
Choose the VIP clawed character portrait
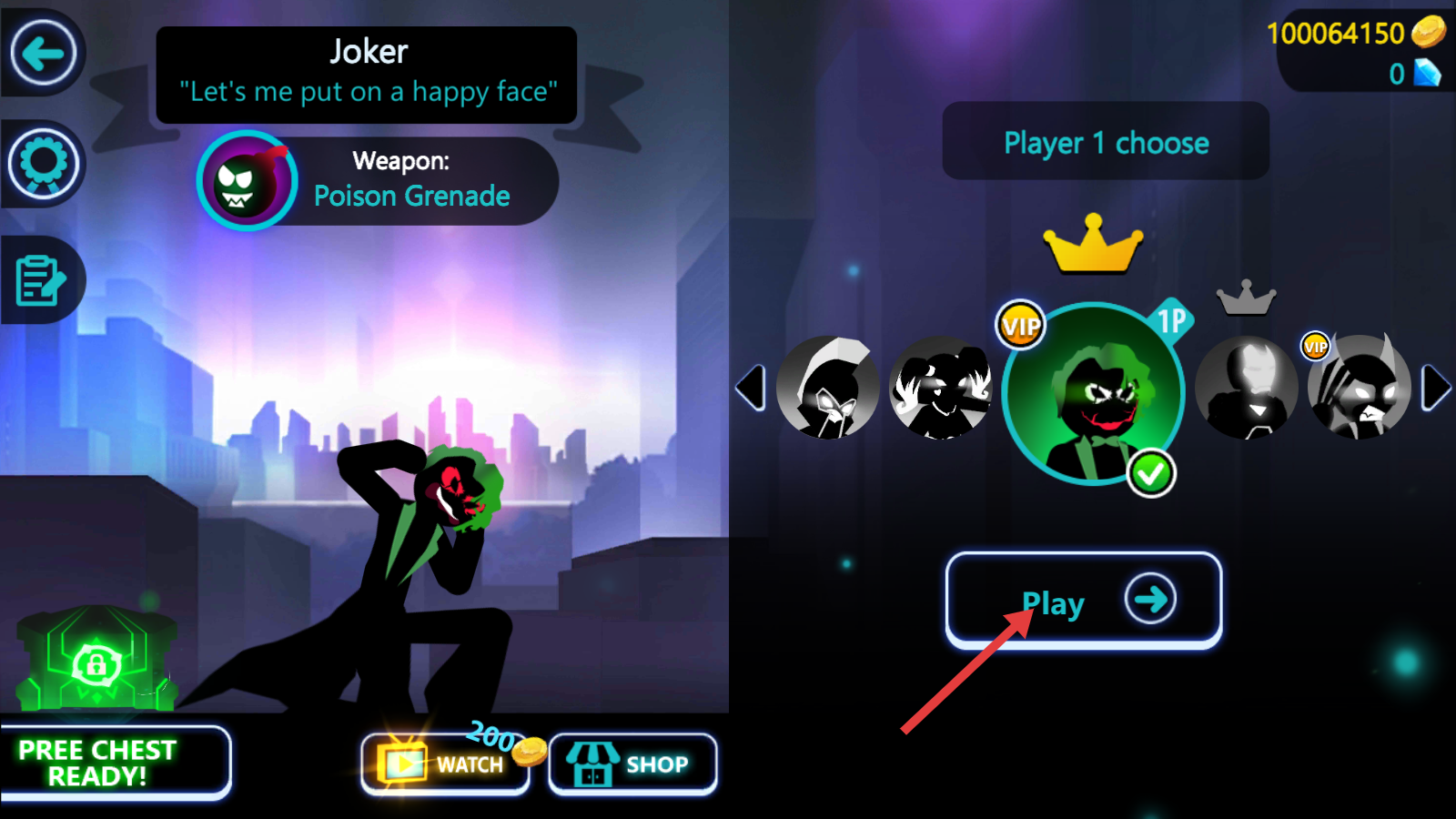tap(1359, 389)
